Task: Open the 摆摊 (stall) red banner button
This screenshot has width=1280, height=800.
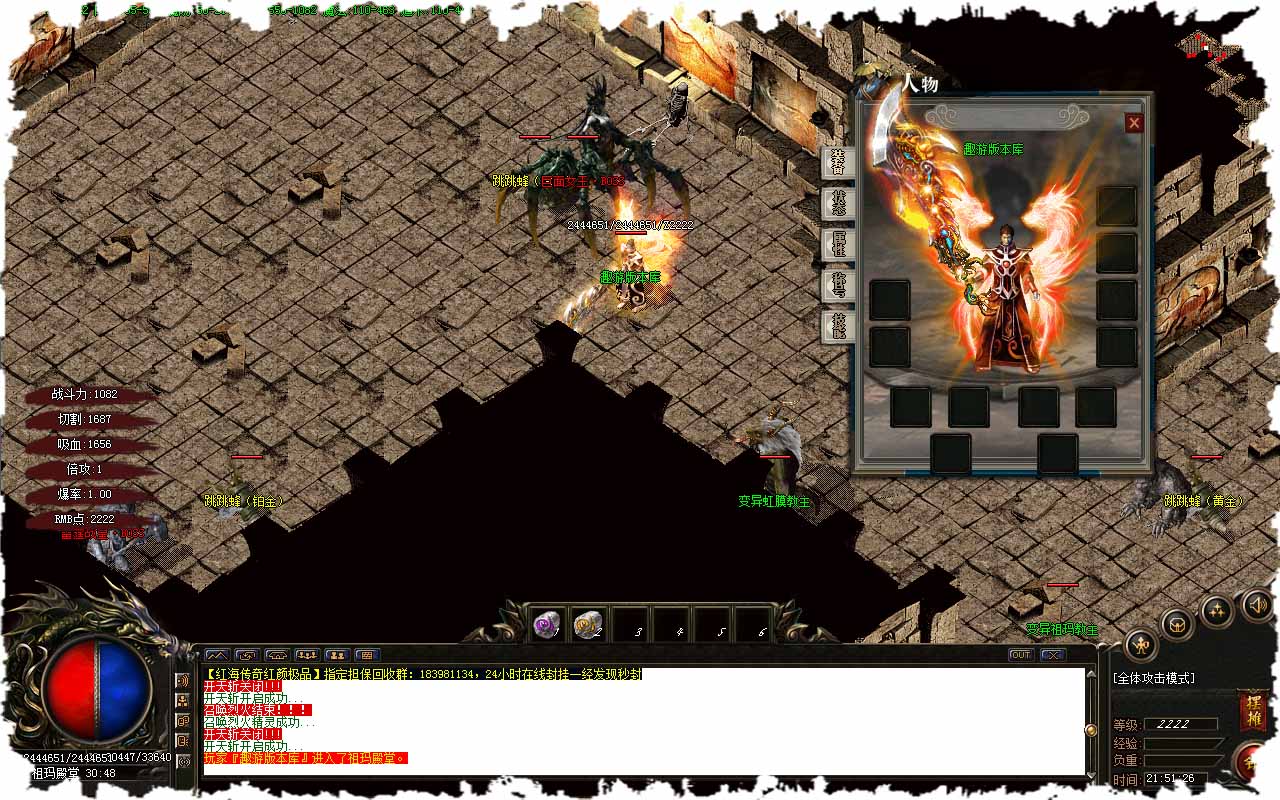Action: (x=1252, y=711)
